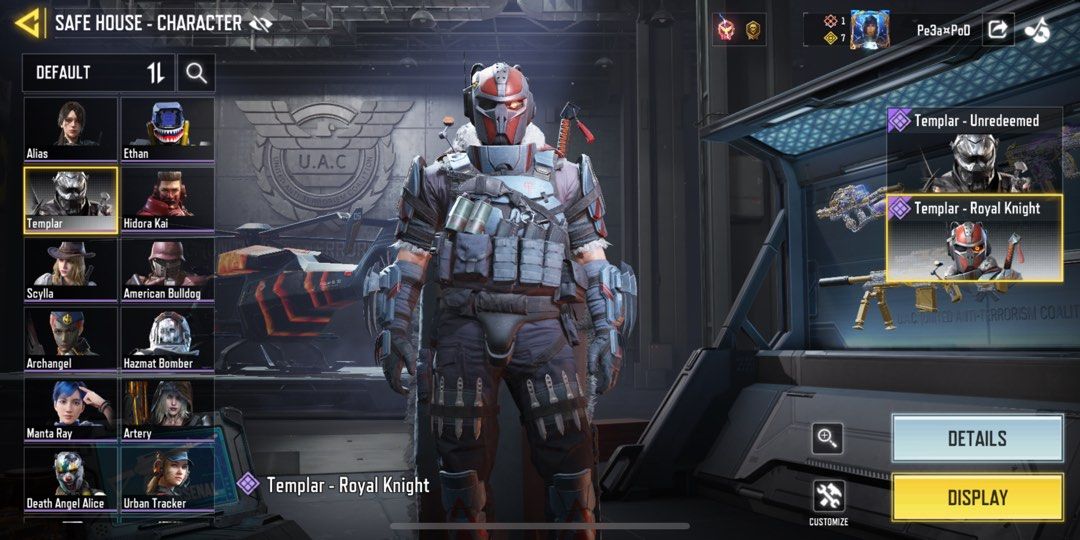
Task: Pick the Manta Ray character
Action: click(x=70, y=408)
